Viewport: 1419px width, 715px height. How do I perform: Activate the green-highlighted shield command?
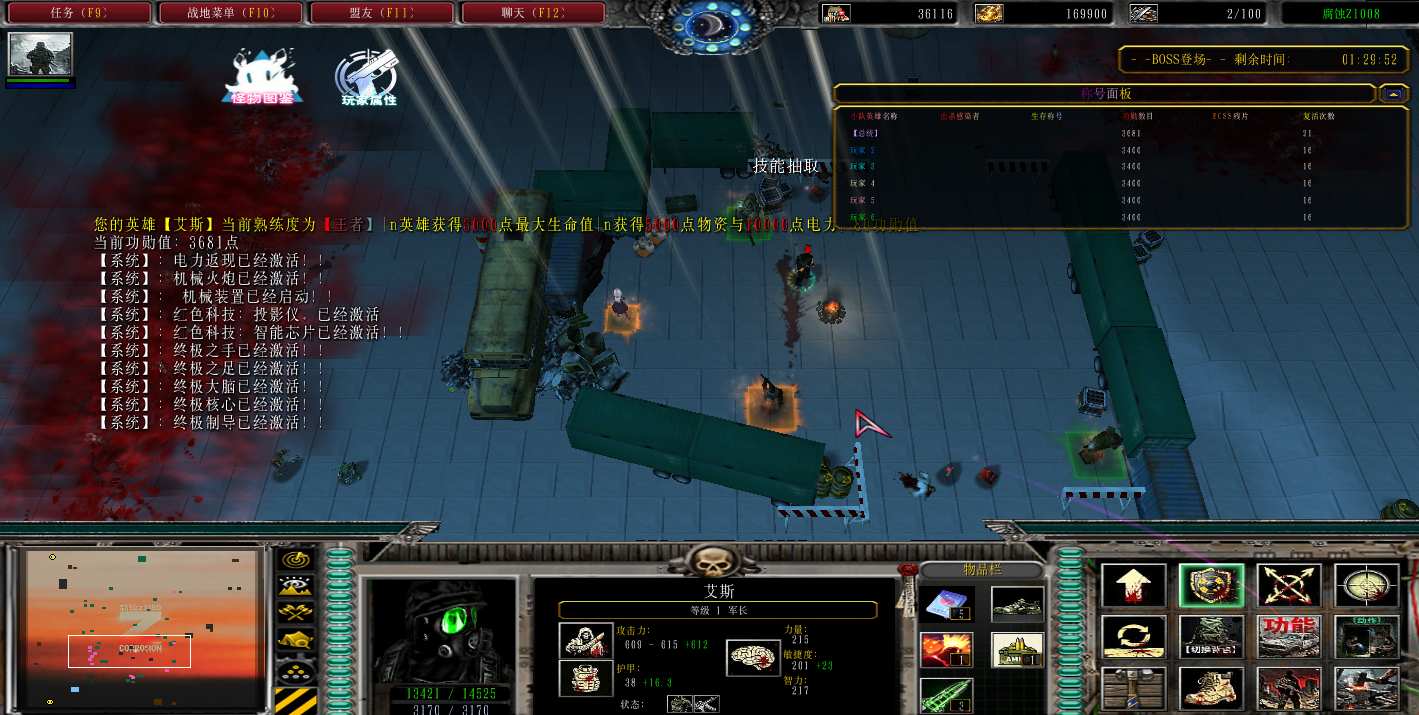[x=1211, y=585]
